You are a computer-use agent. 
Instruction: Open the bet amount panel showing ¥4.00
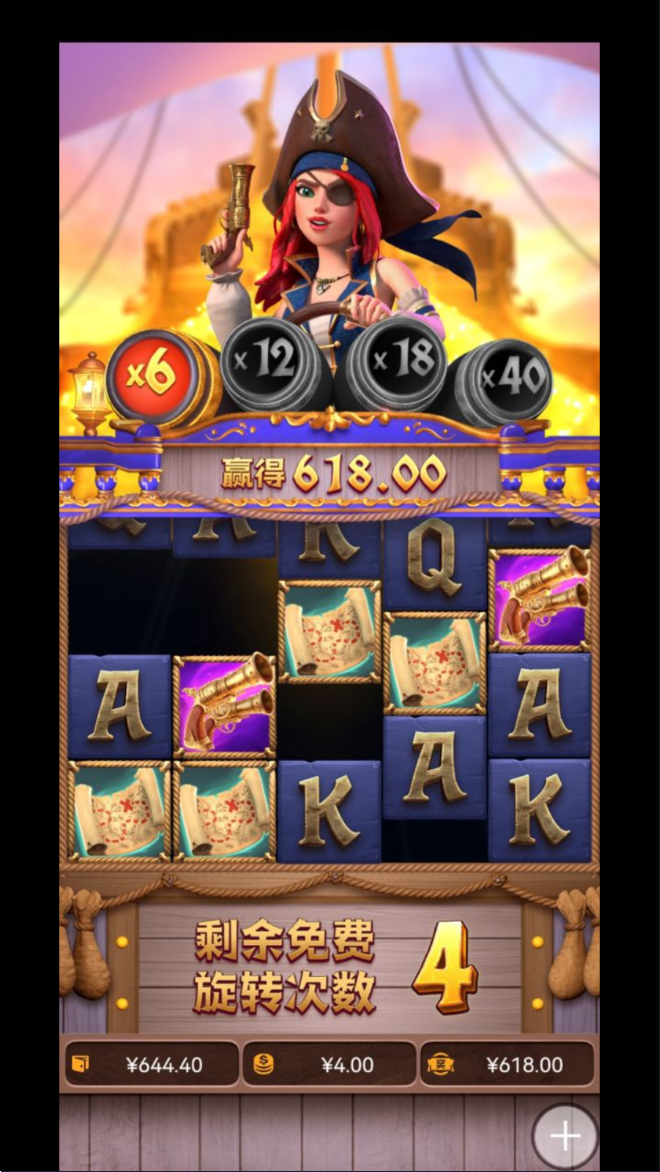pos(329,1064)
